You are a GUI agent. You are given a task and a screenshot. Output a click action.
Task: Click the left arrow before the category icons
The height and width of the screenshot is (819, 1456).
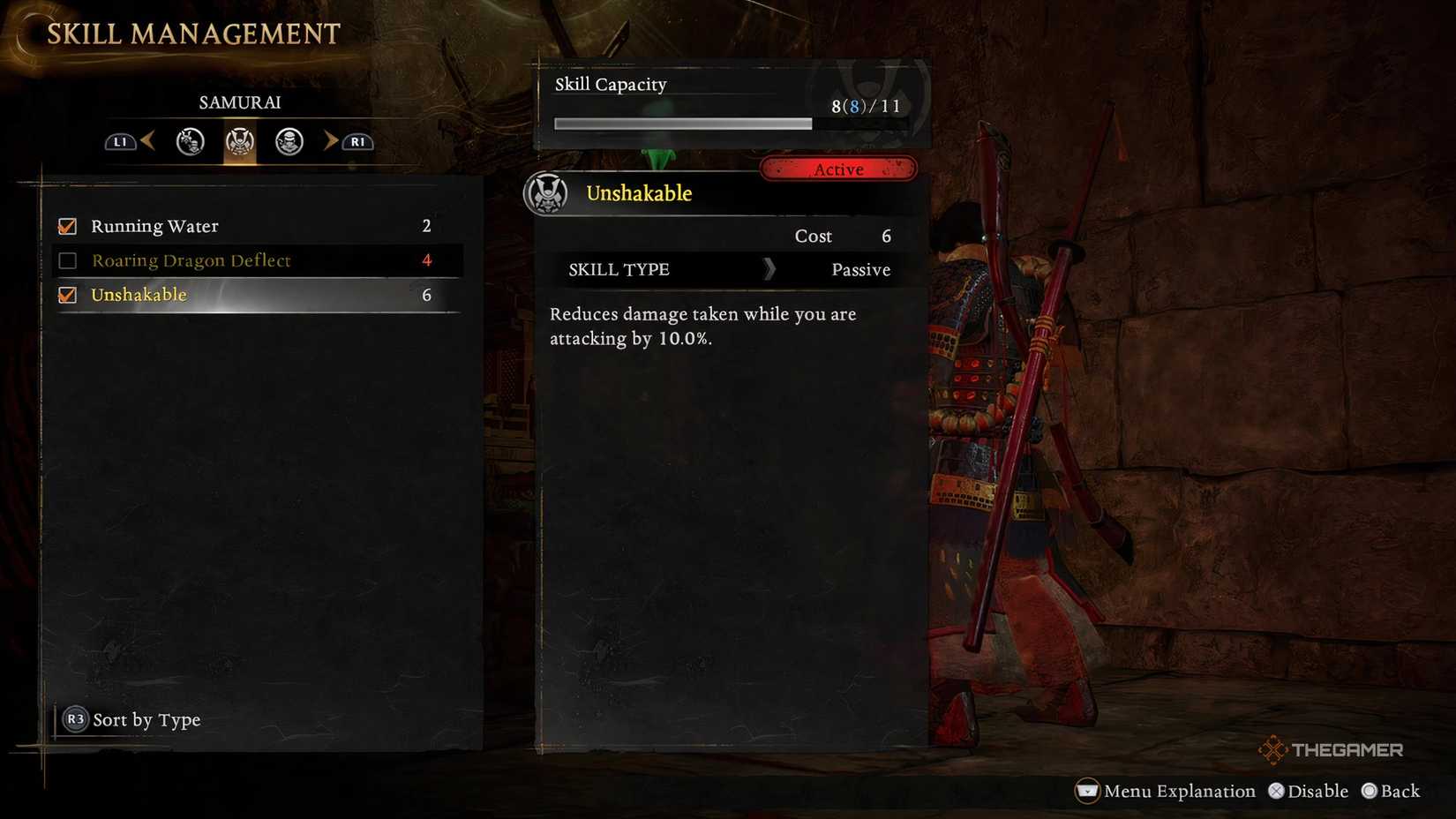[150, 141]
